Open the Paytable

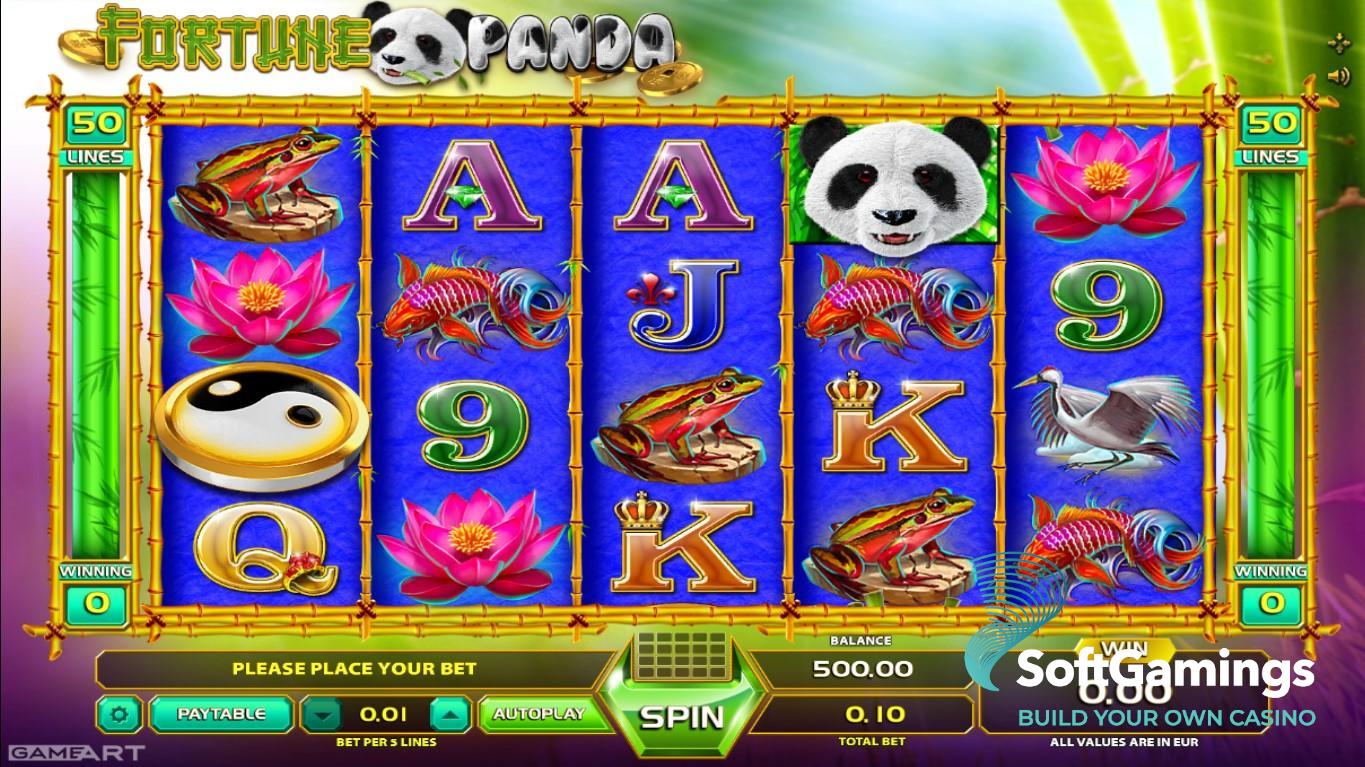[x=221, y=714]
